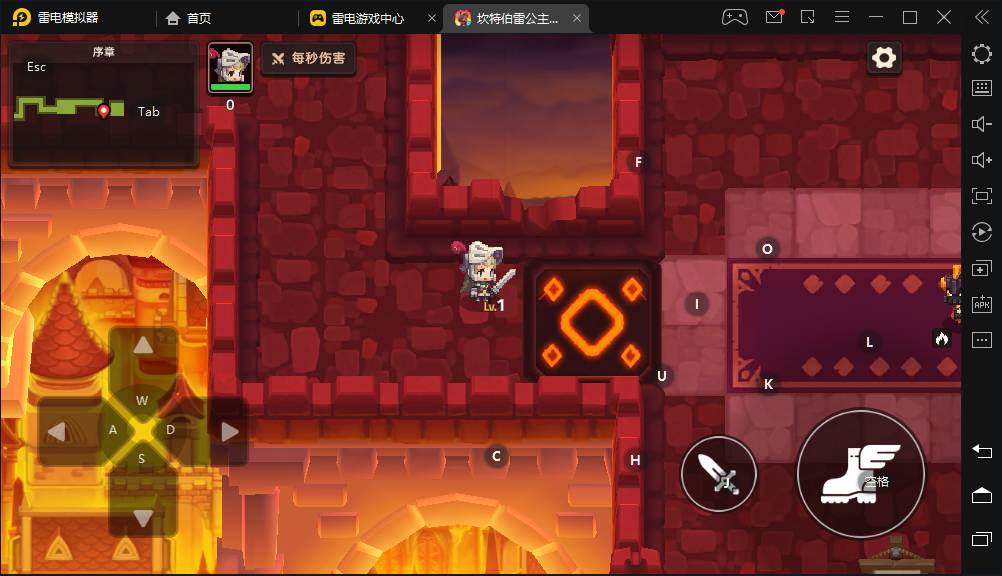Tap the d-pad left arrow
The image size is (1002, 576).
[x=58, y=431]
